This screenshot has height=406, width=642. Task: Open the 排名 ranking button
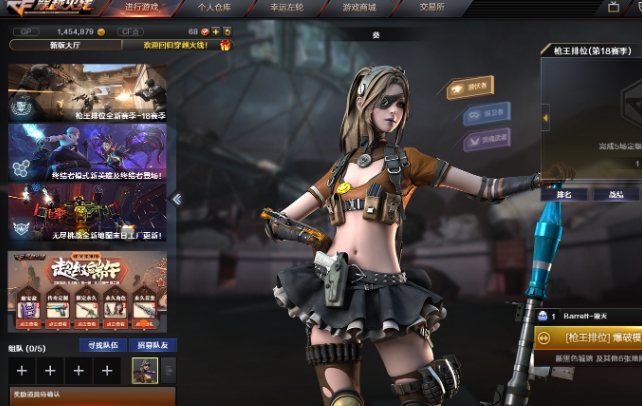pos(564,194)
